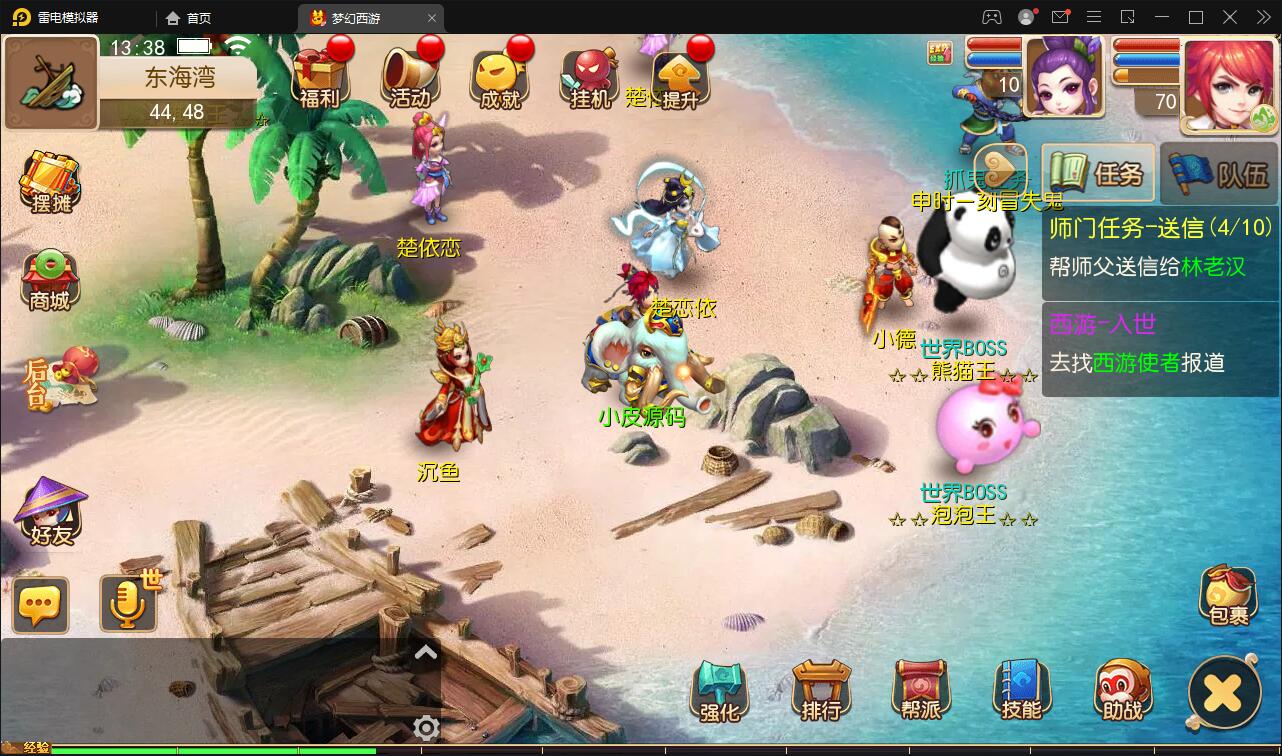Activate the 挂机 auto-battle icon
This screenshot has width=1282, height=756.
(590, 76)
